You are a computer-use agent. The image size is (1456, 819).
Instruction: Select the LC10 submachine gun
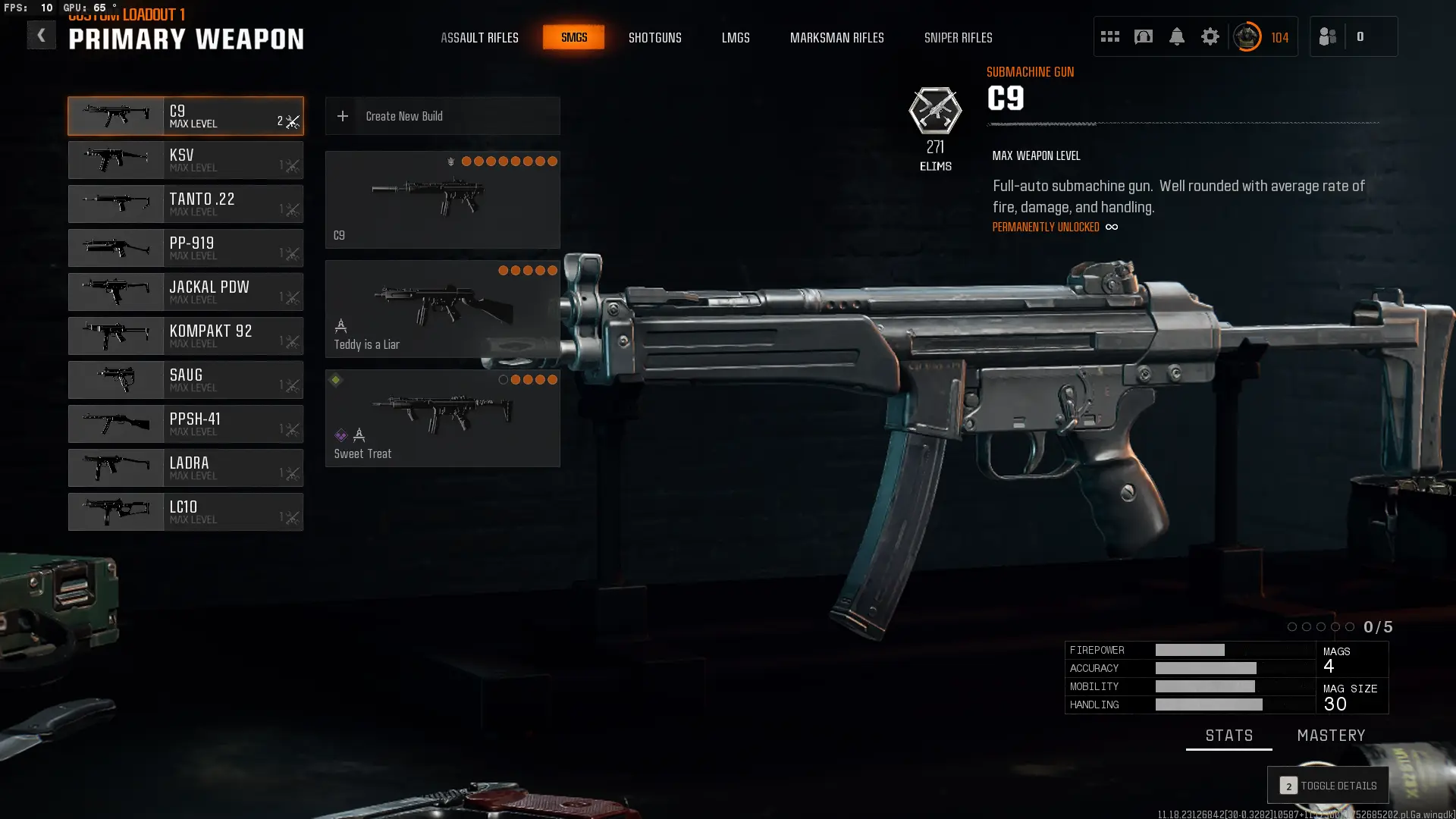pos(186,512)
